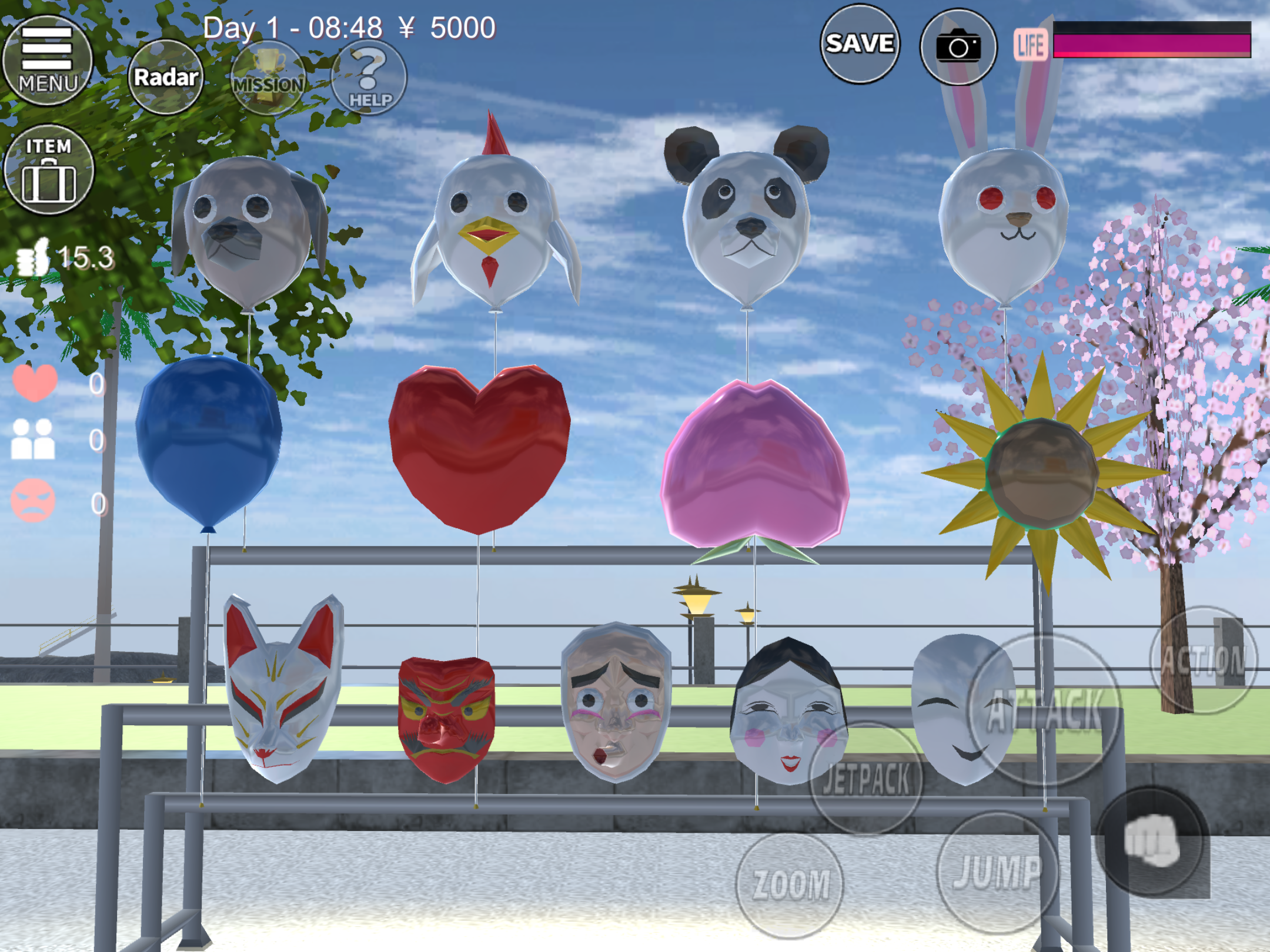Open the Item briefcase inventory
This screenshot has width=1270, height=952.
(x=48, y=170)
